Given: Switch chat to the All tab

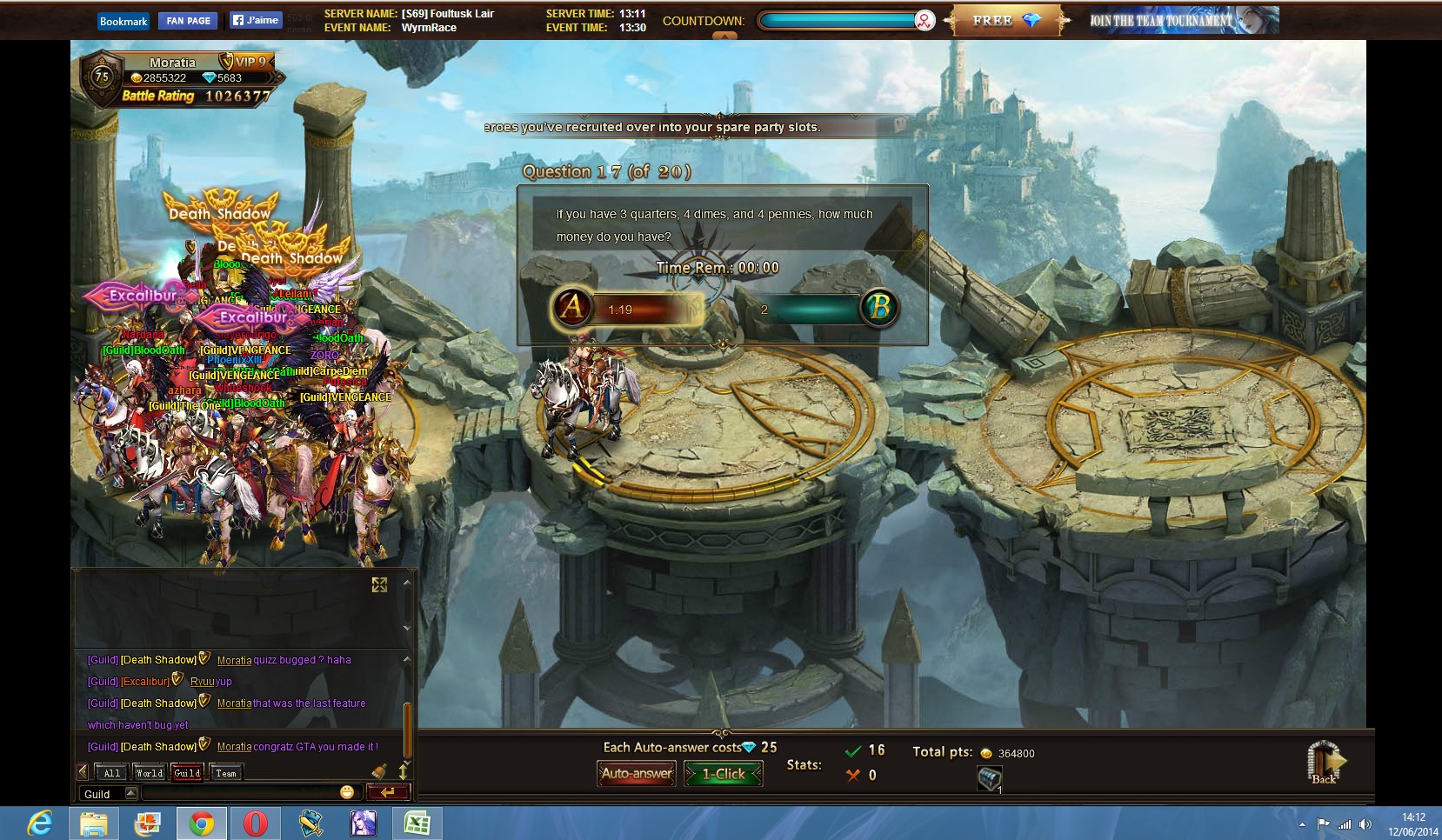Looking at the screenshot, I should pos(112,773).
